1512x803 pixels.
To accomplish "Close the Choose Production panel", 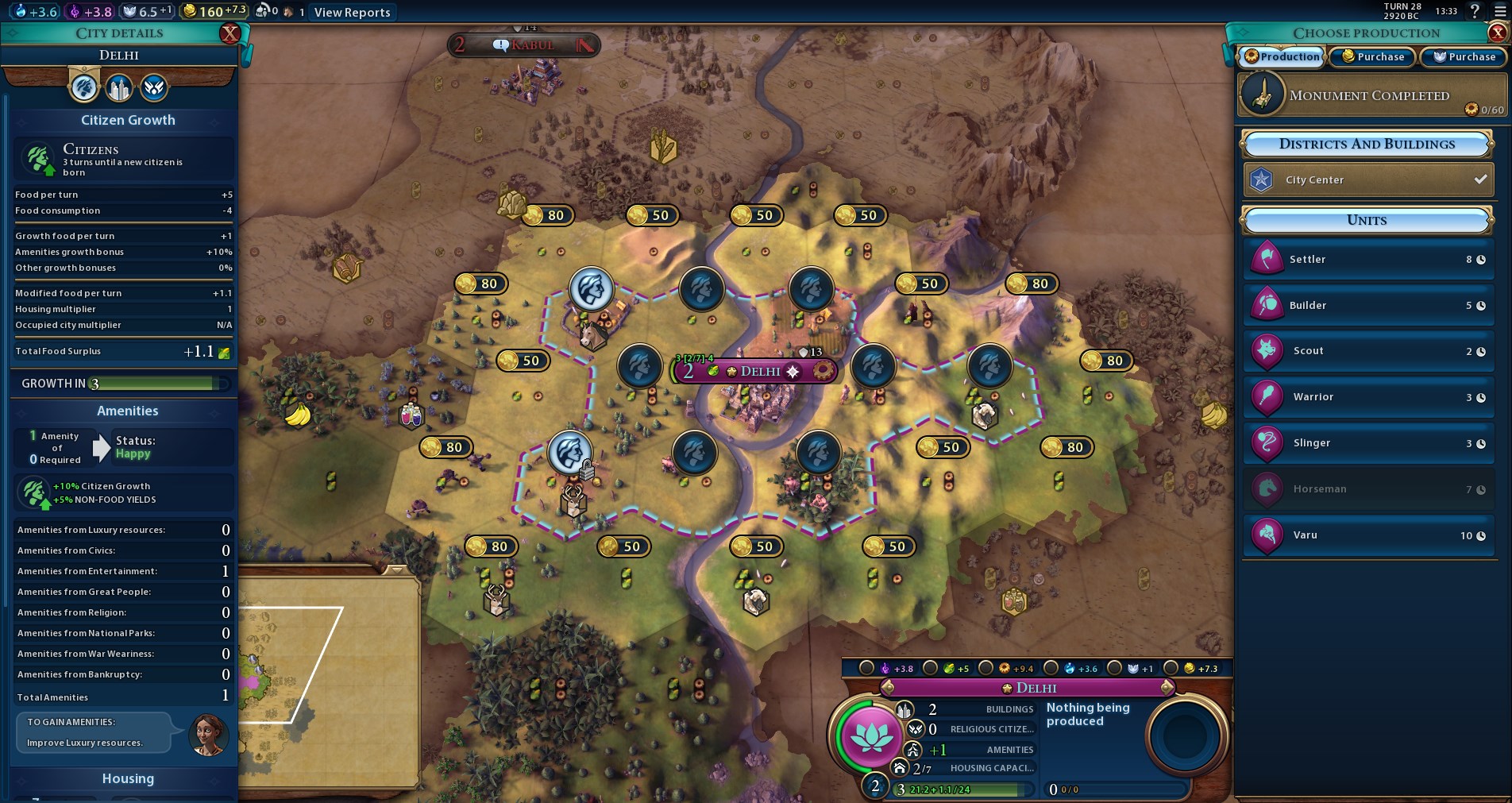I will pyautogui.click(x=1498, y=33).
